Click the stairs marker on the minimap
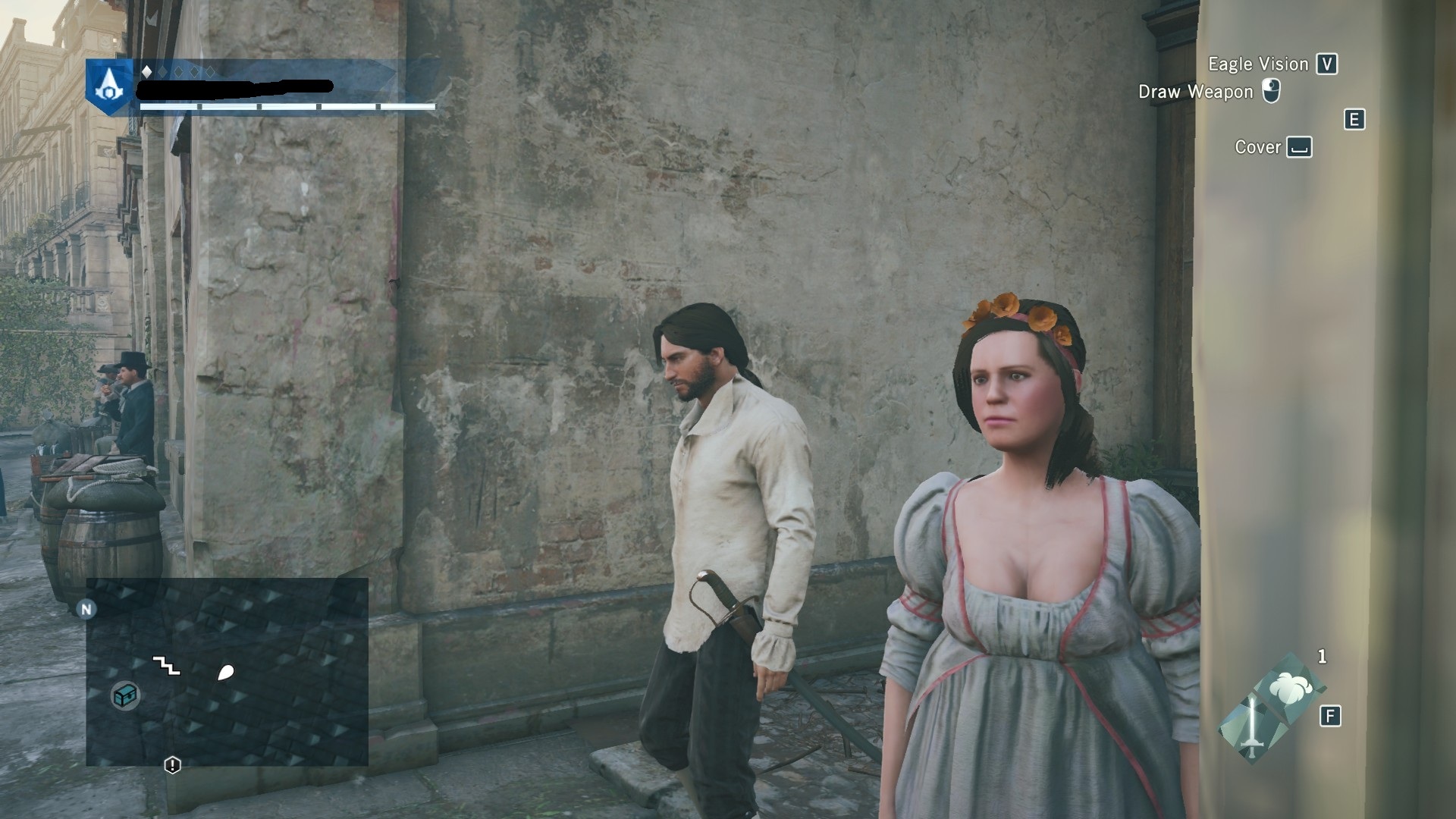The image size is (1456, 819). [x=167, y=666]
